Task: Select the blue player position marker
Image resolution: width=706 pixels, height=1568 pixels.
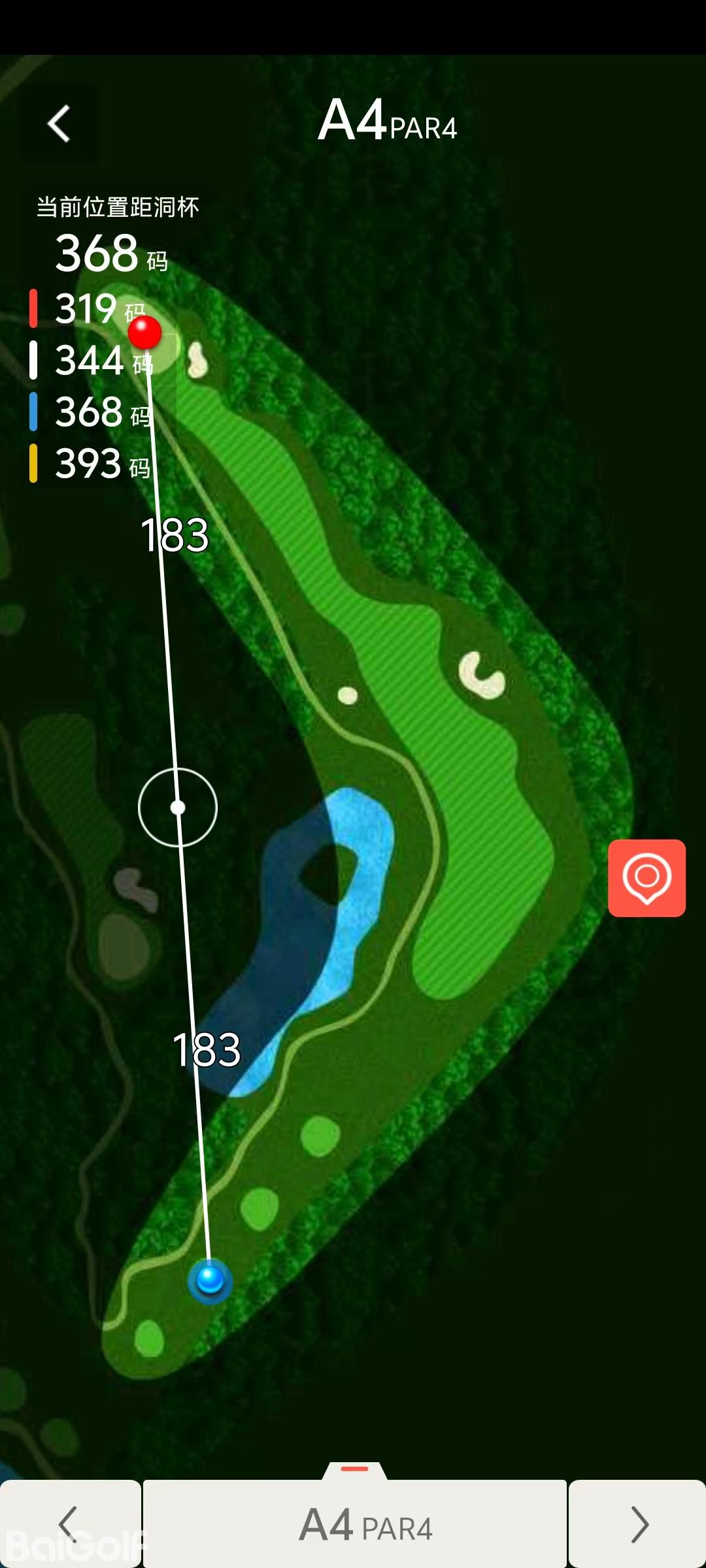Action: click(x=210, y=1278)
